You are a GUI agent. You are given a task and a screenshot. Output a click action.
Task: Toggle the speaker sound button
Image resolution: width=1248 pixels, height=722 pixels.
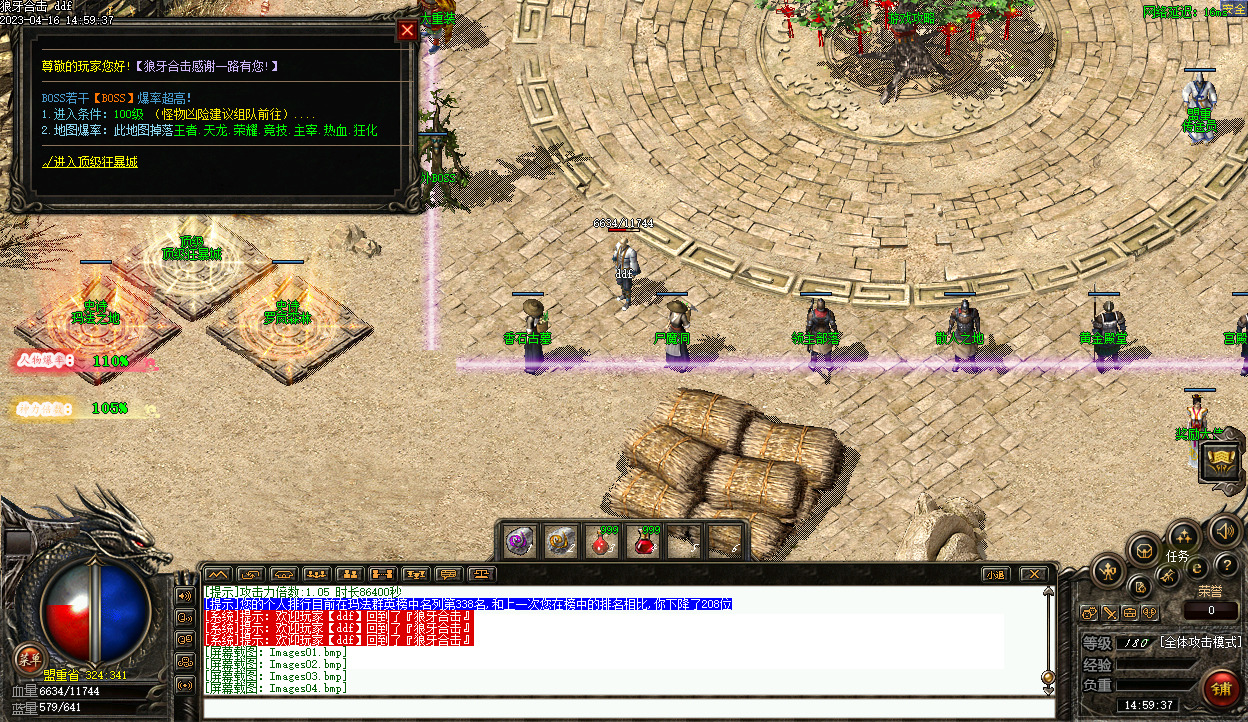pos(1224,531)
